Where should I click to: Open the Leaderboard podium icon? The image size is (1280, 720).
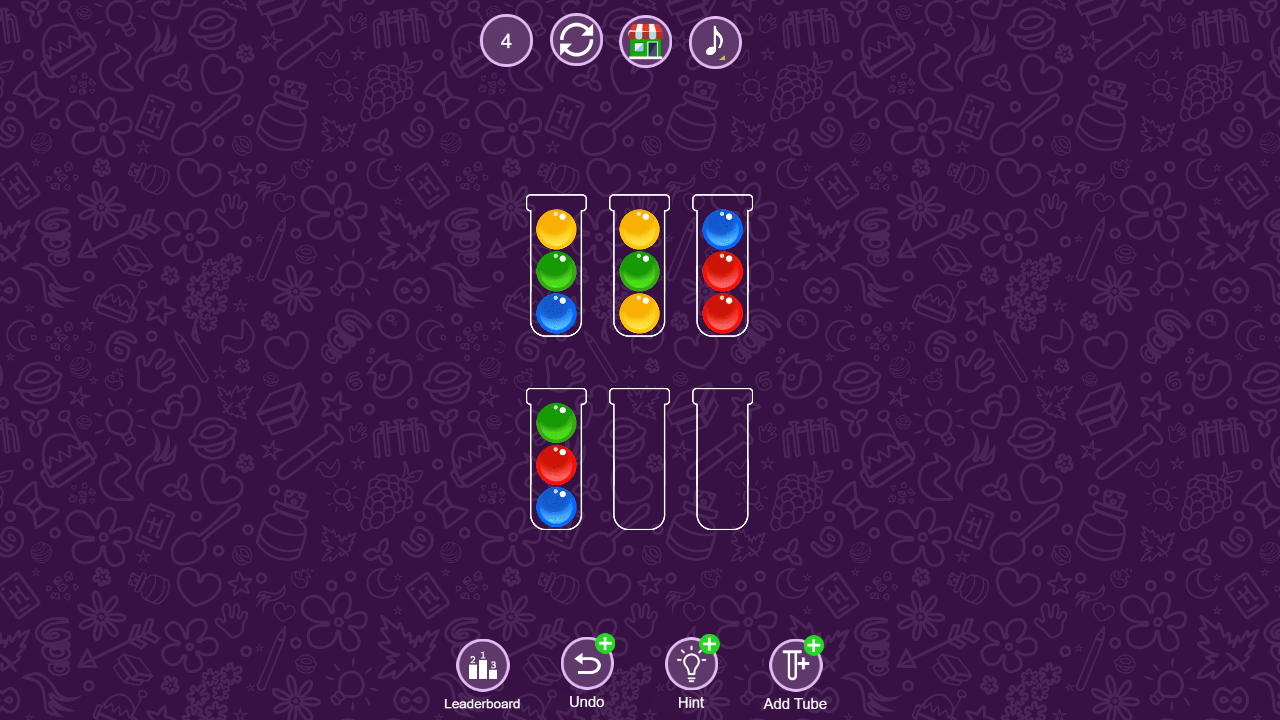click(482, 663)
